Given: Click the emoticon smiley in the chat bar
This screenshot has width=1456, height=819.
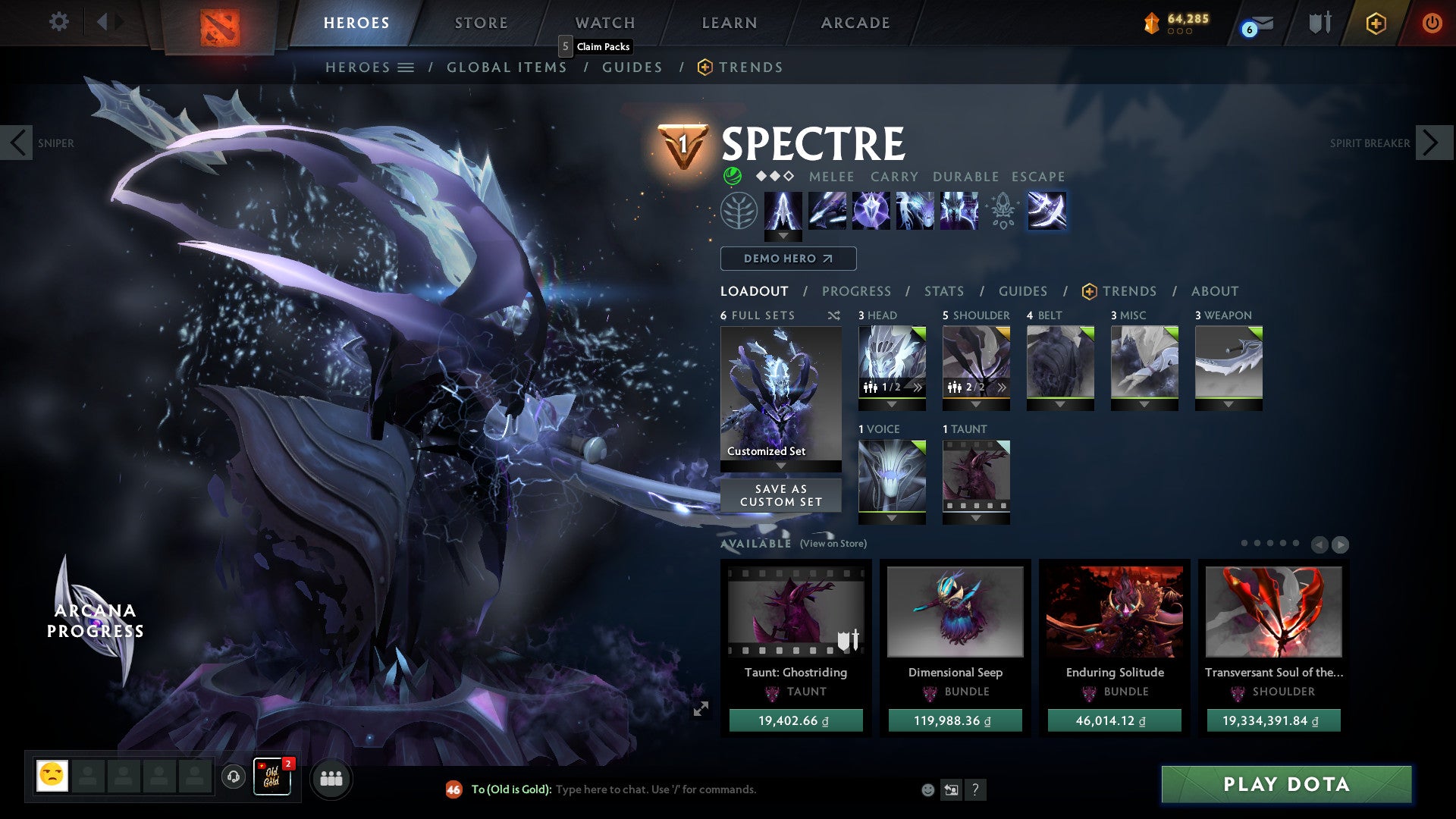Looking at the screenshot, I should click(927, 789).
